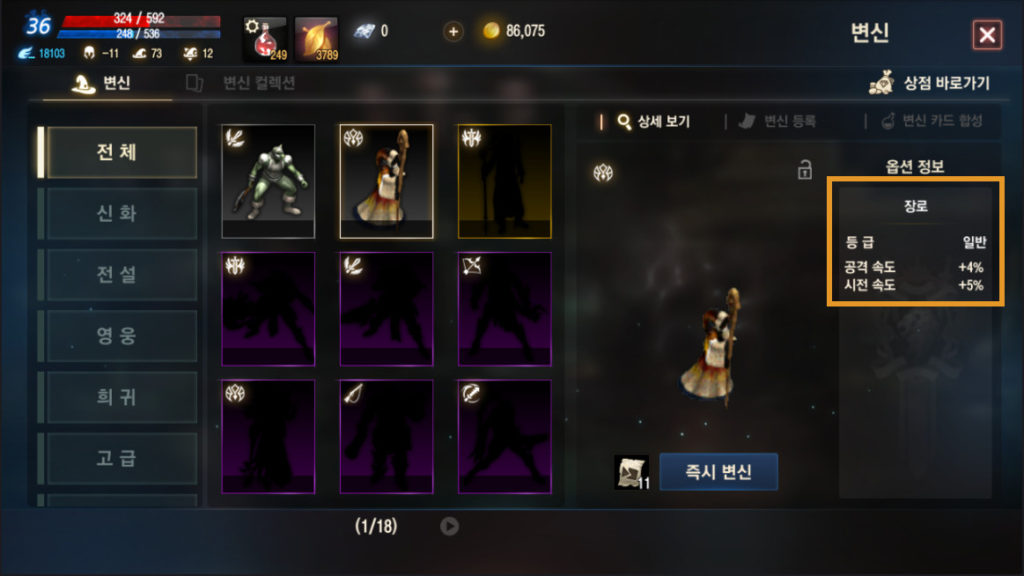
Task: Click the 즉시 변신 button
Action: coord(718,472)
